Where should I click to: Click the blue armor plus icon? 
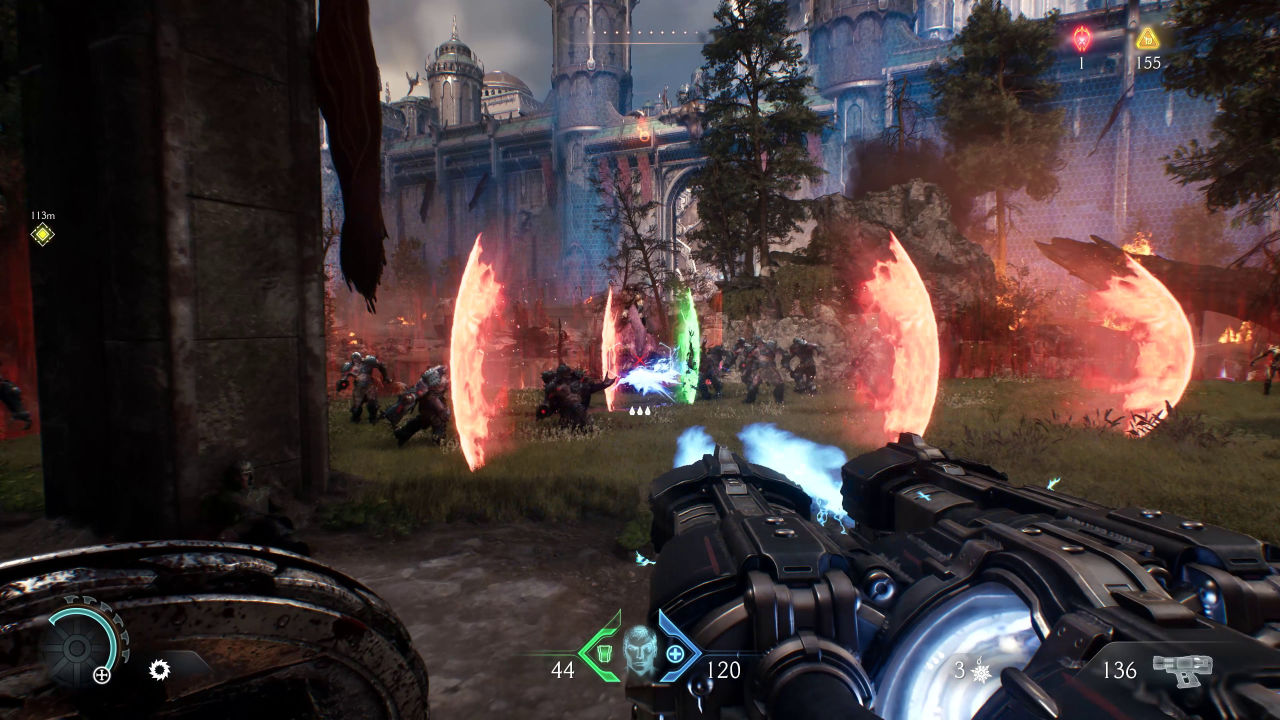point(675,655)
